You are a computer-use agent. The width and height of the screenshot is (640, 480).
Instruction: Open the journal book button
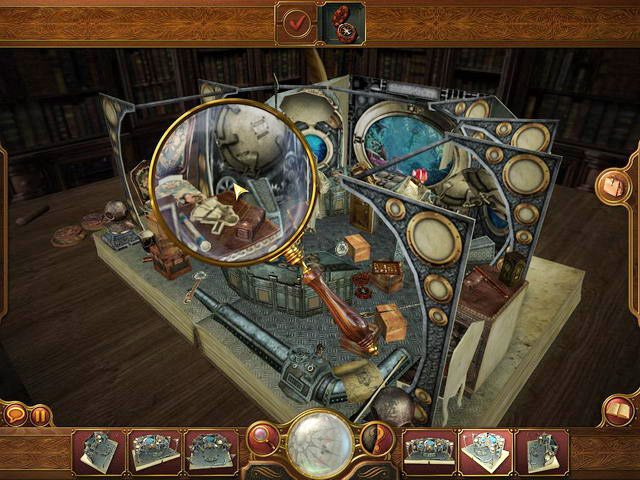coord(618,410)
